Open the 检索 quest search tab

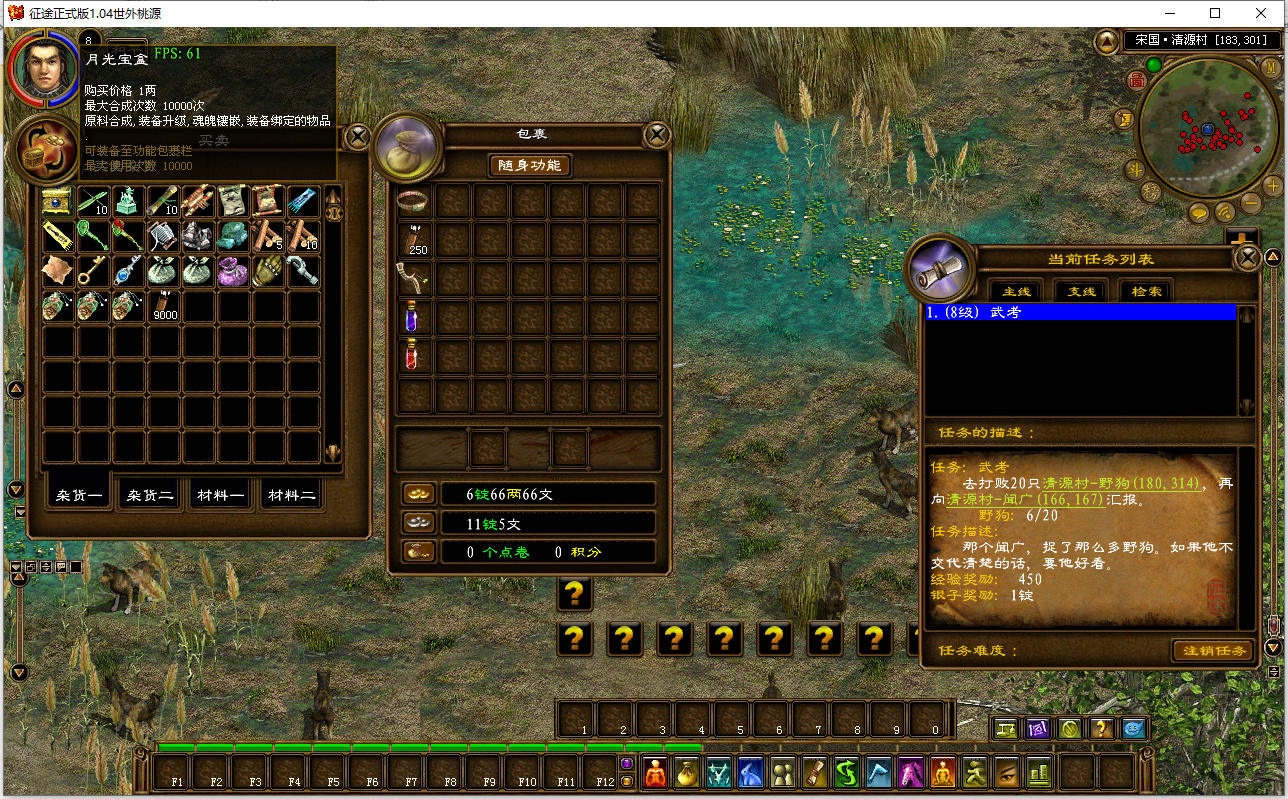coord(1146,291)
